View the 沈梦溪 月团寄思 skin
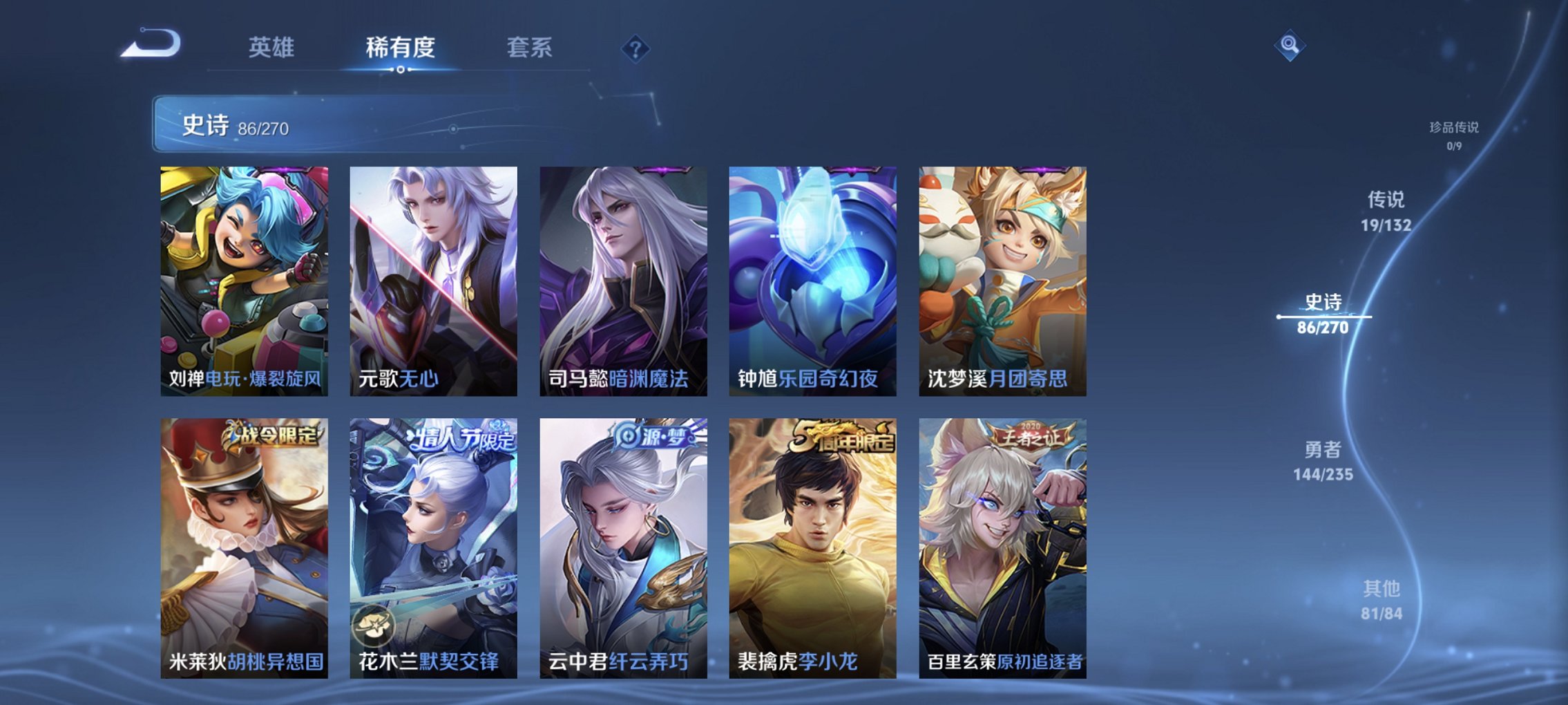Screen dimensions: 1568x705 click(x=1001, y=283)
